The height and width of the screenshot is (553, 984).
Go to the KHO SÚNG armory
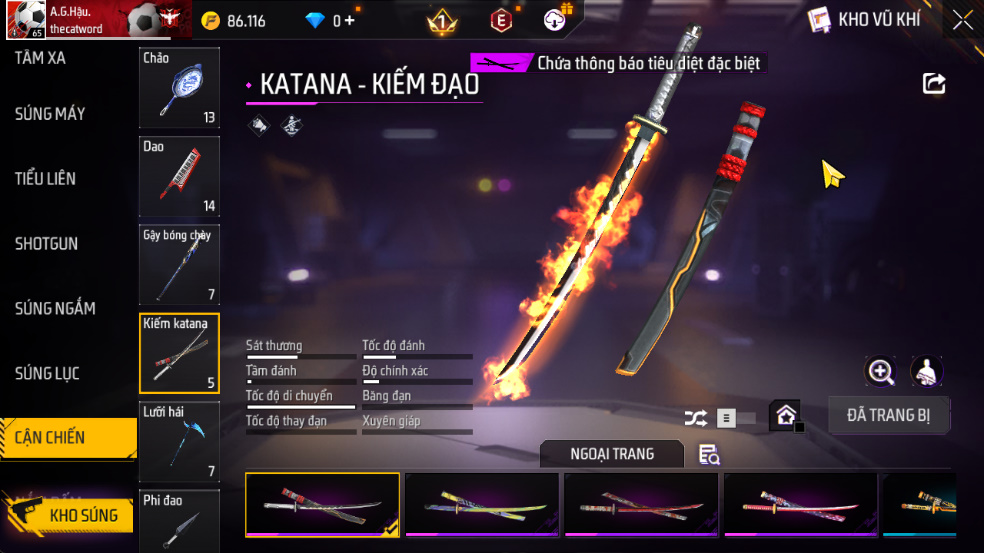click(x=68, y=516)
